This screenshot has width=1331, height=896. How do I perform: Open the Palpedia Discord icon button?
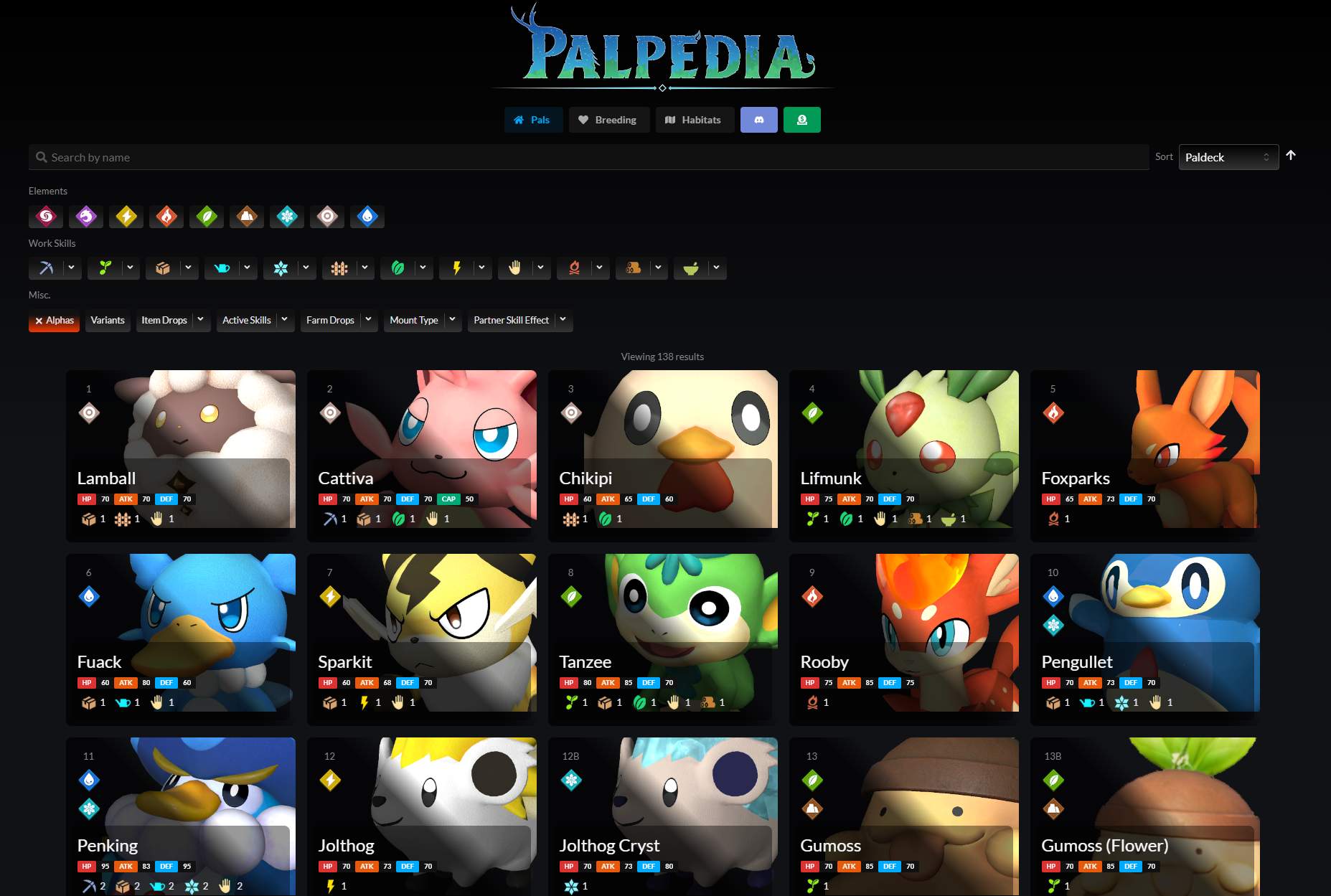(758, 120)
